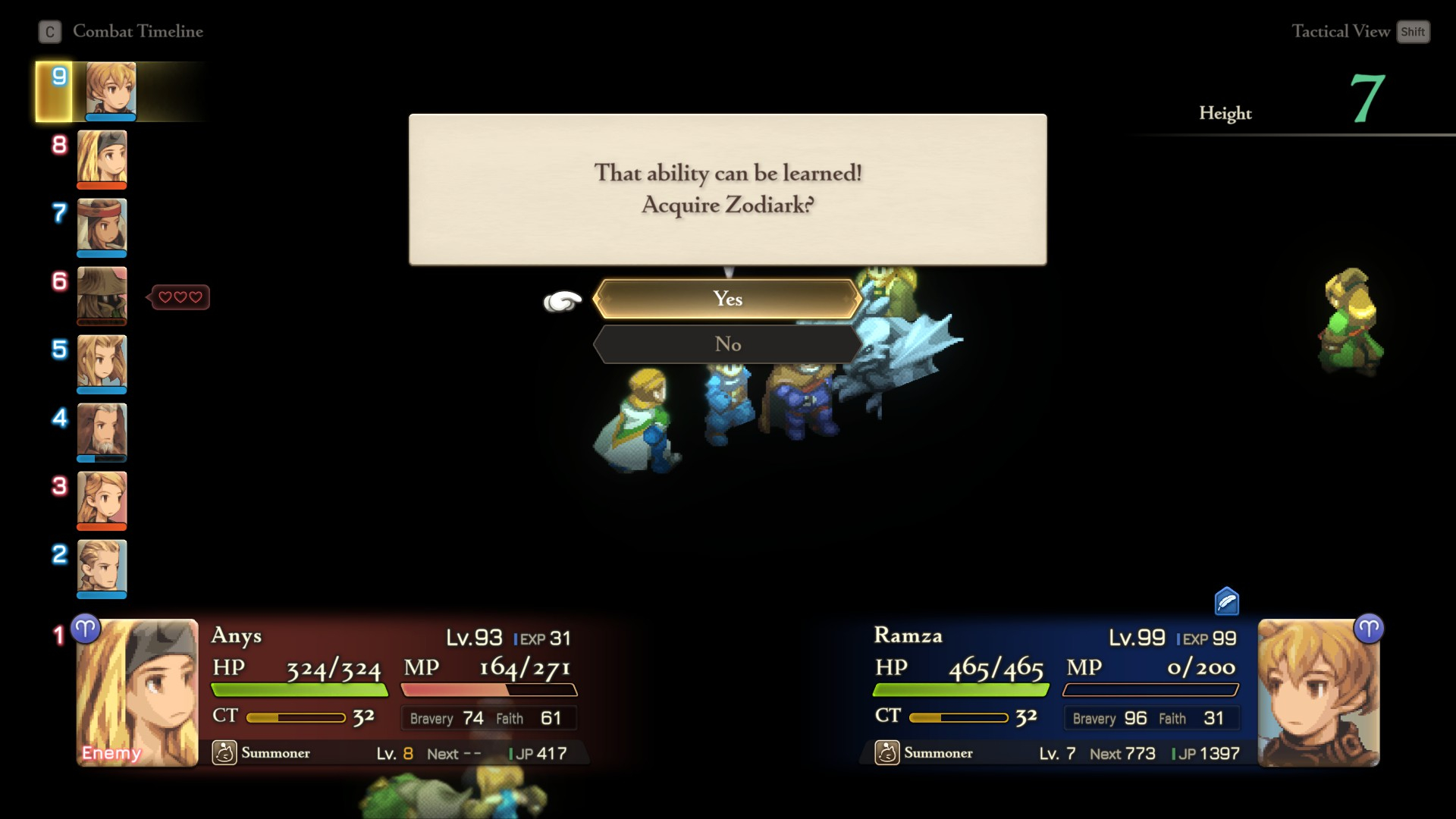Choose Yes to acquire Zodiark
The width and height of the screenshot is (1456, 819).
coord(727,299)
